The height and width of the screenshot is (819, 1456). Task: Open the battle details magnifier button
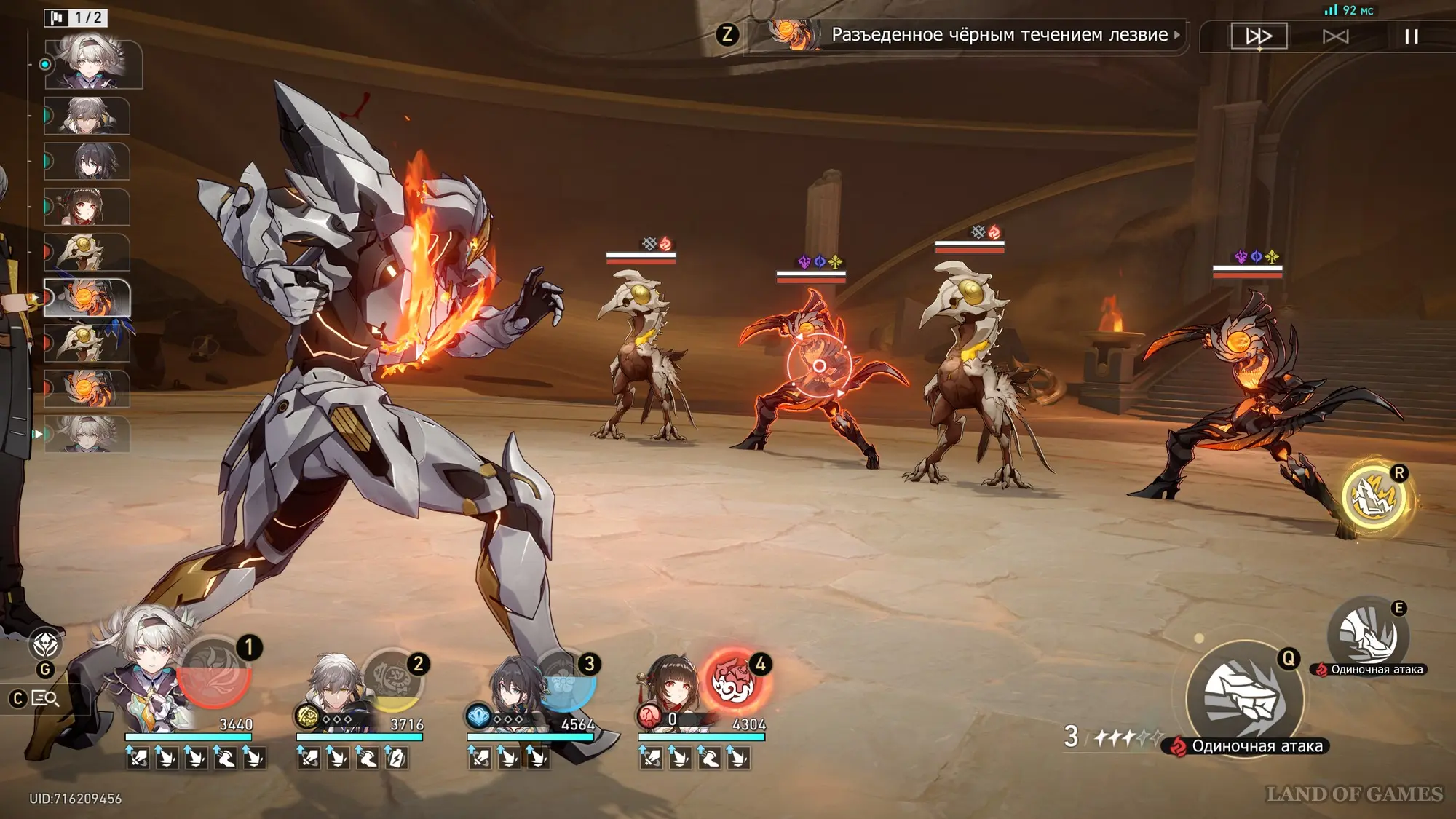tap(45, 699)
